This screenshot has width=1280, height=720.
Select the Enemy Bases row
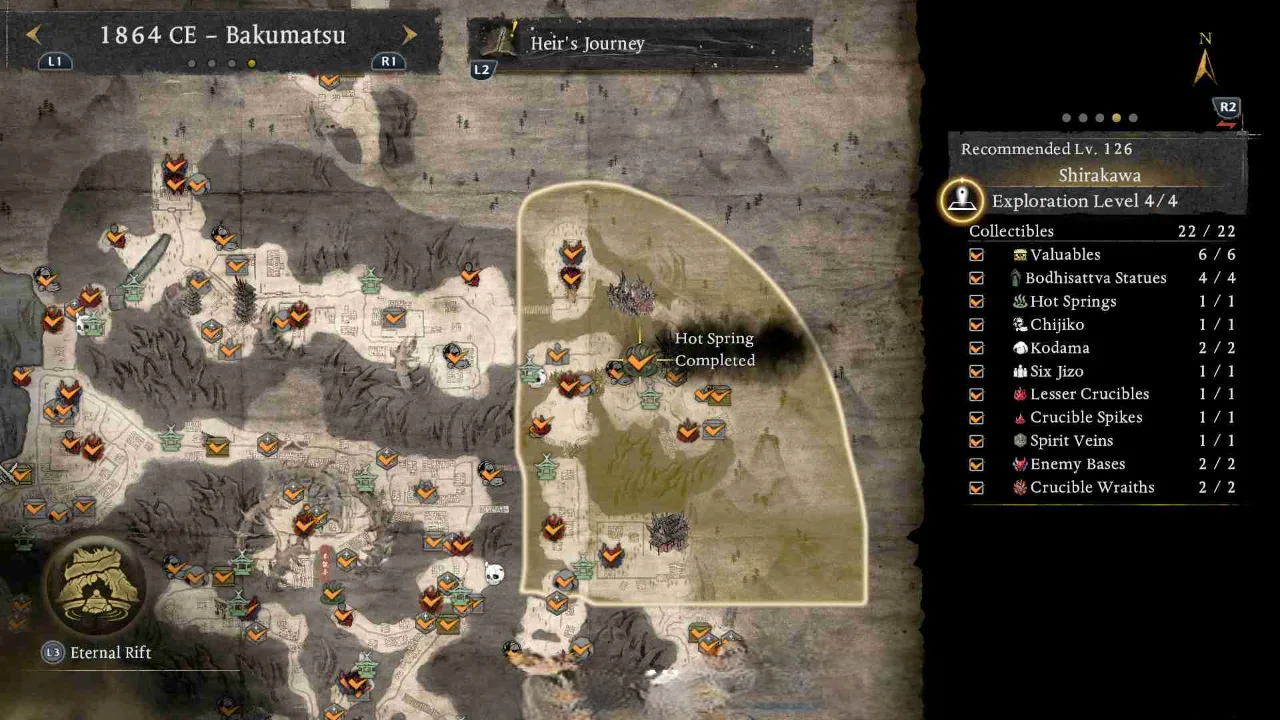coord(1100,464)
